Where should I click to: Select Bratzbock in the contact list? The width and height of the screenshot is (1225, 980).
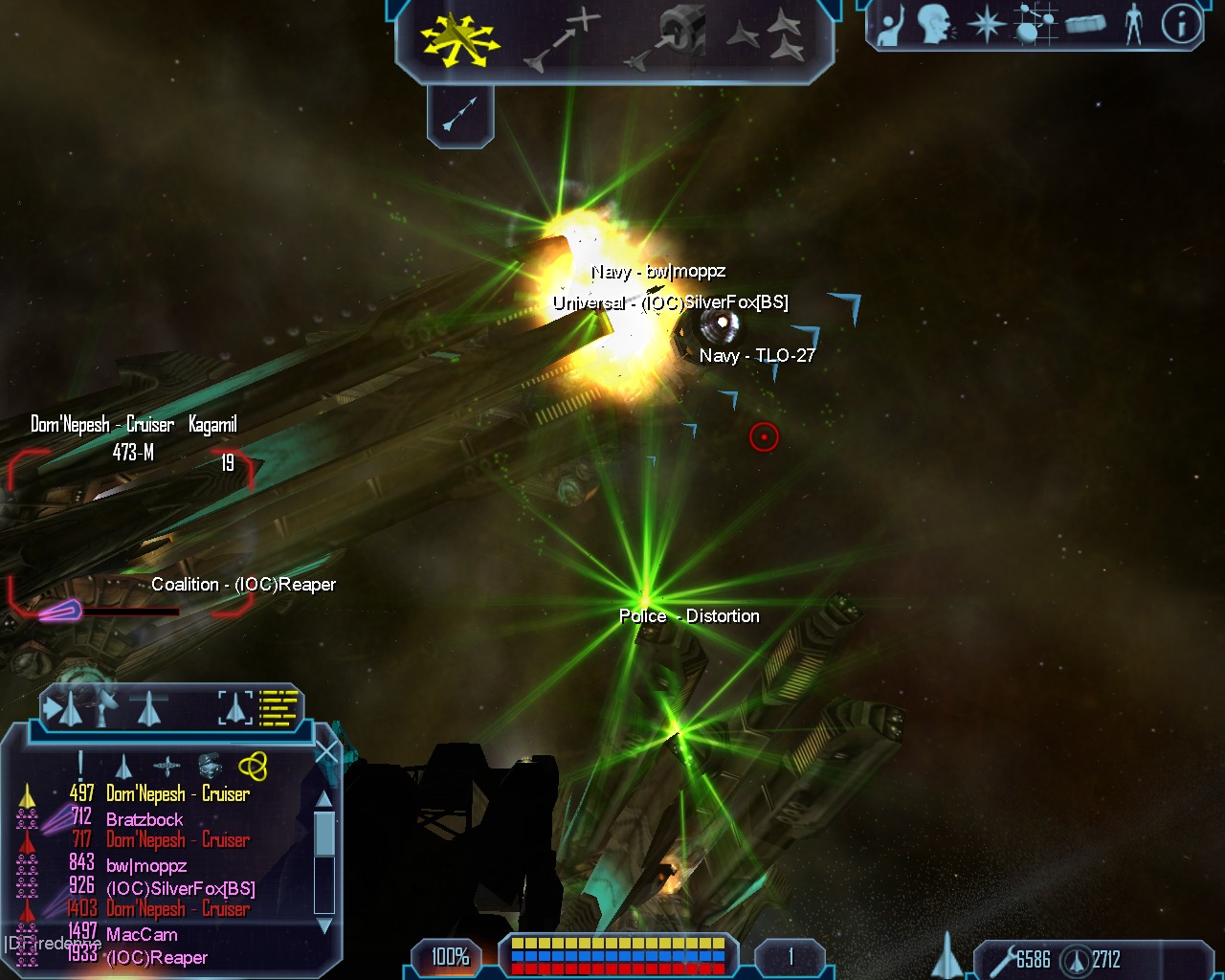(145, 819)
